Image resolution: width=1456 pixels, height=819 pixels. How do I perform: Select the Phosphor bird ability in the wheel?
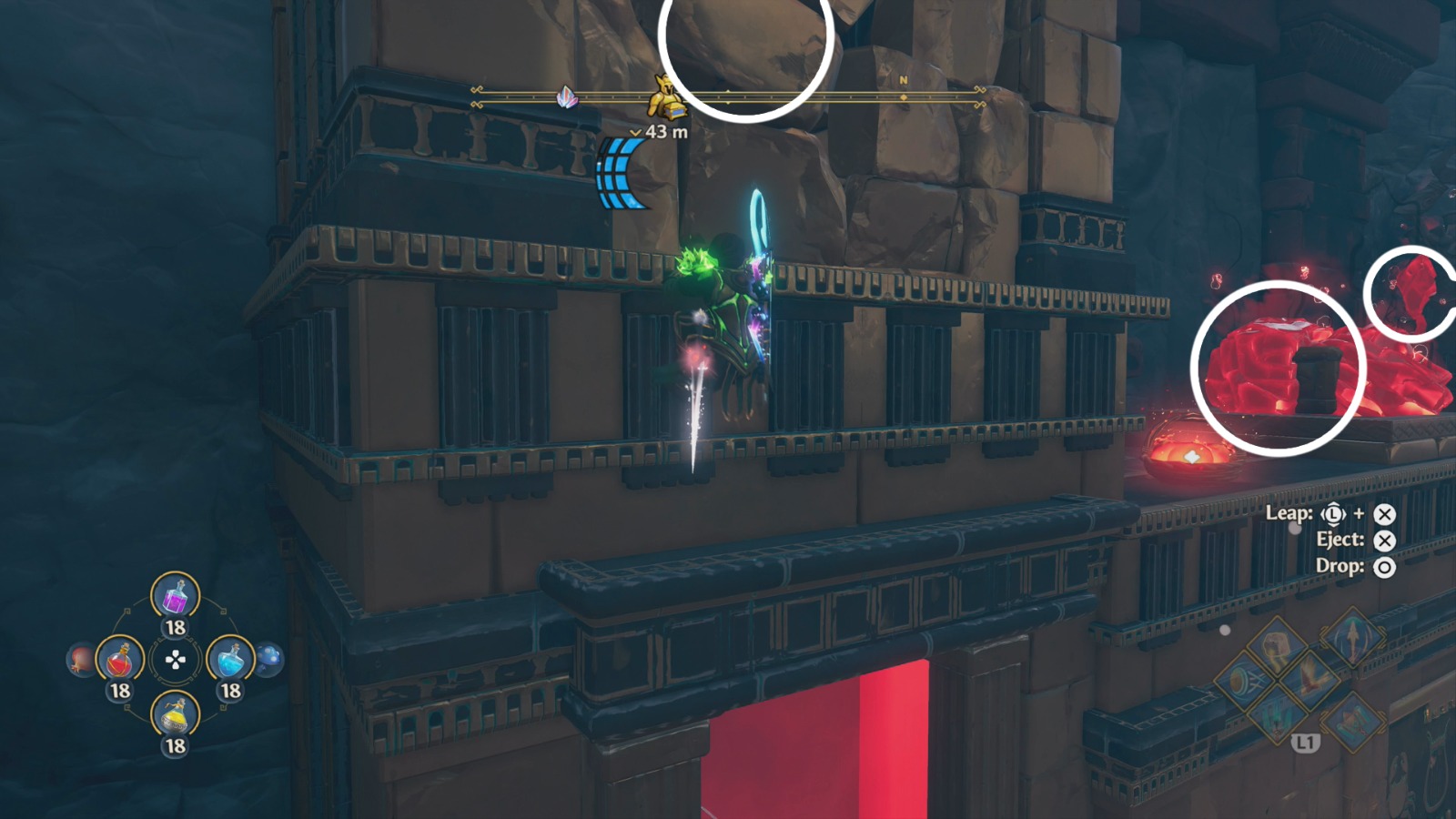(1312, 680)
